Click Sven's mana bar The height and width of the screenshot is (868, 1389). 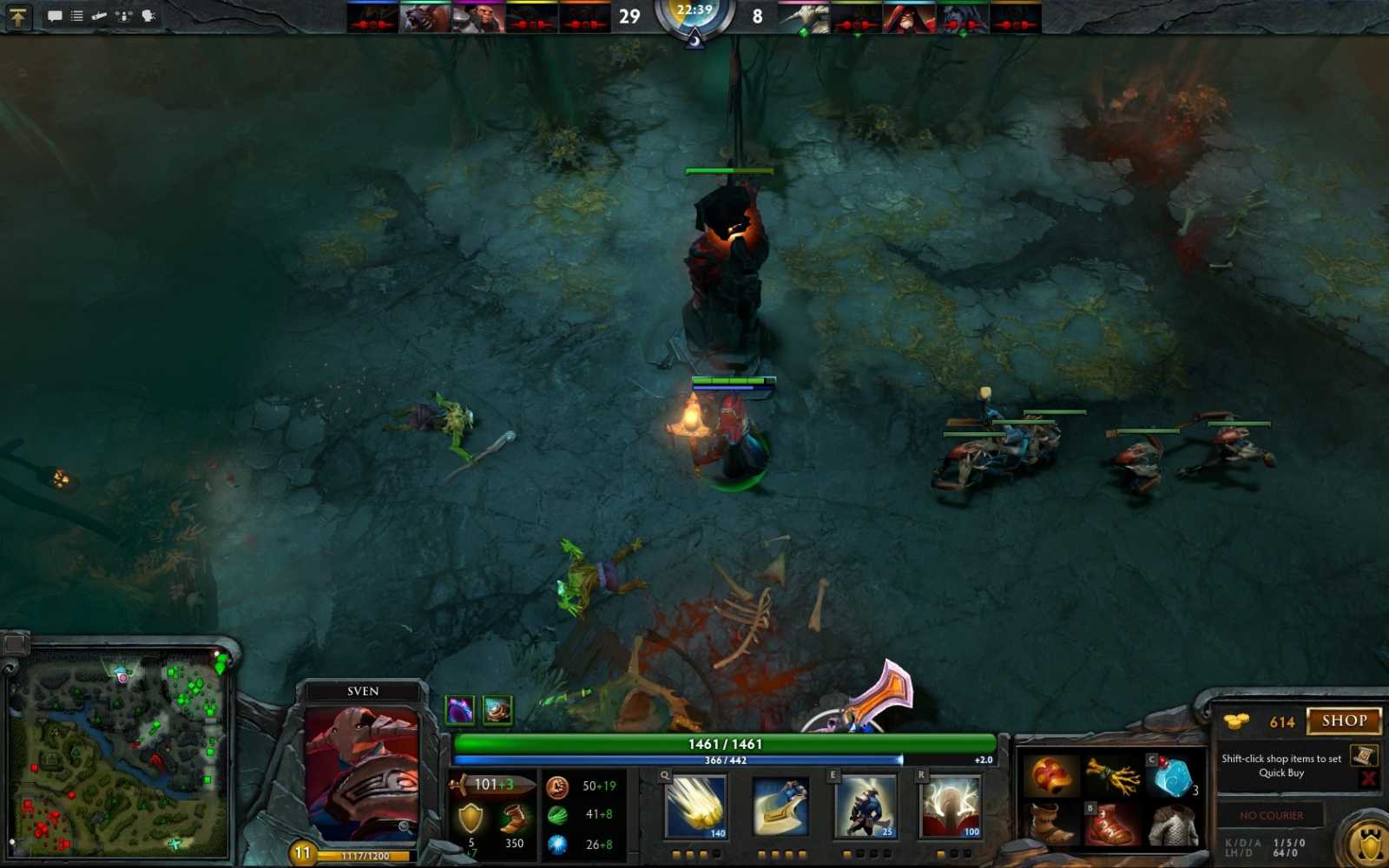721,757
